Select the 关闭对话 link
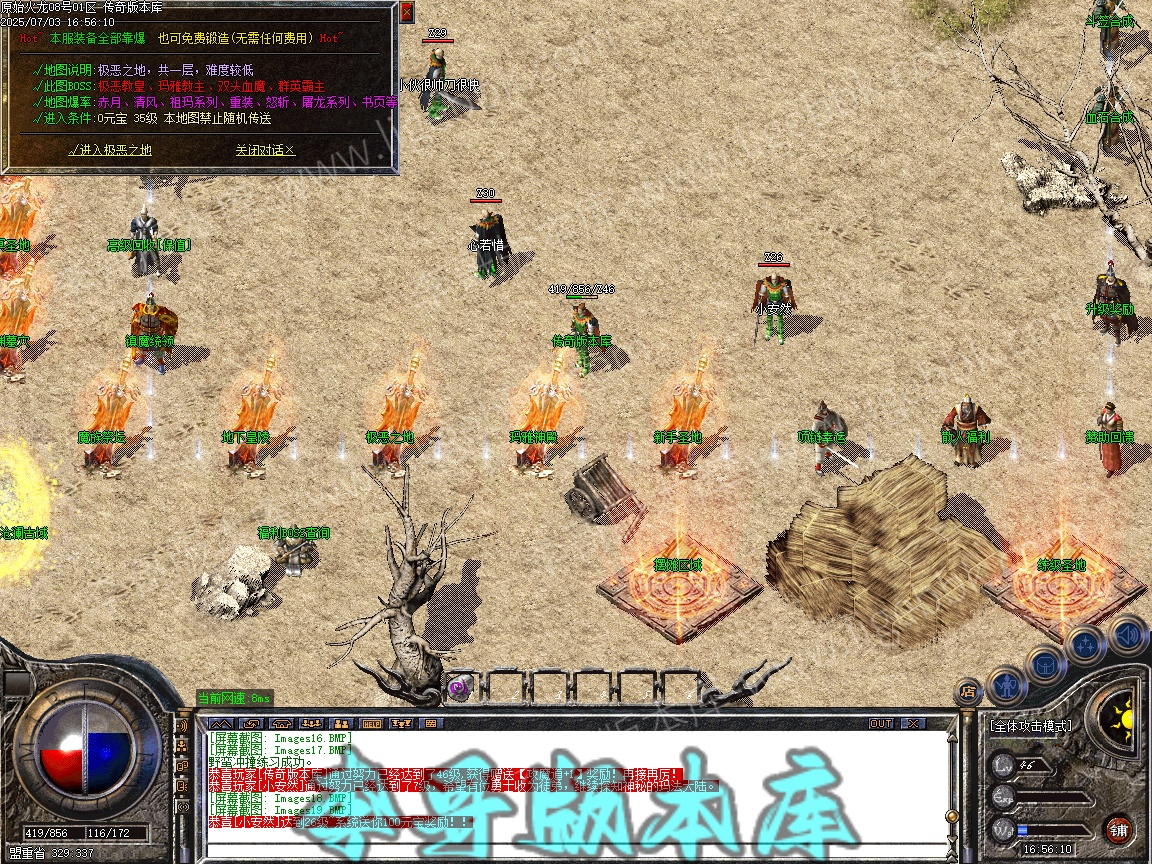 click(x=265, y=150)
